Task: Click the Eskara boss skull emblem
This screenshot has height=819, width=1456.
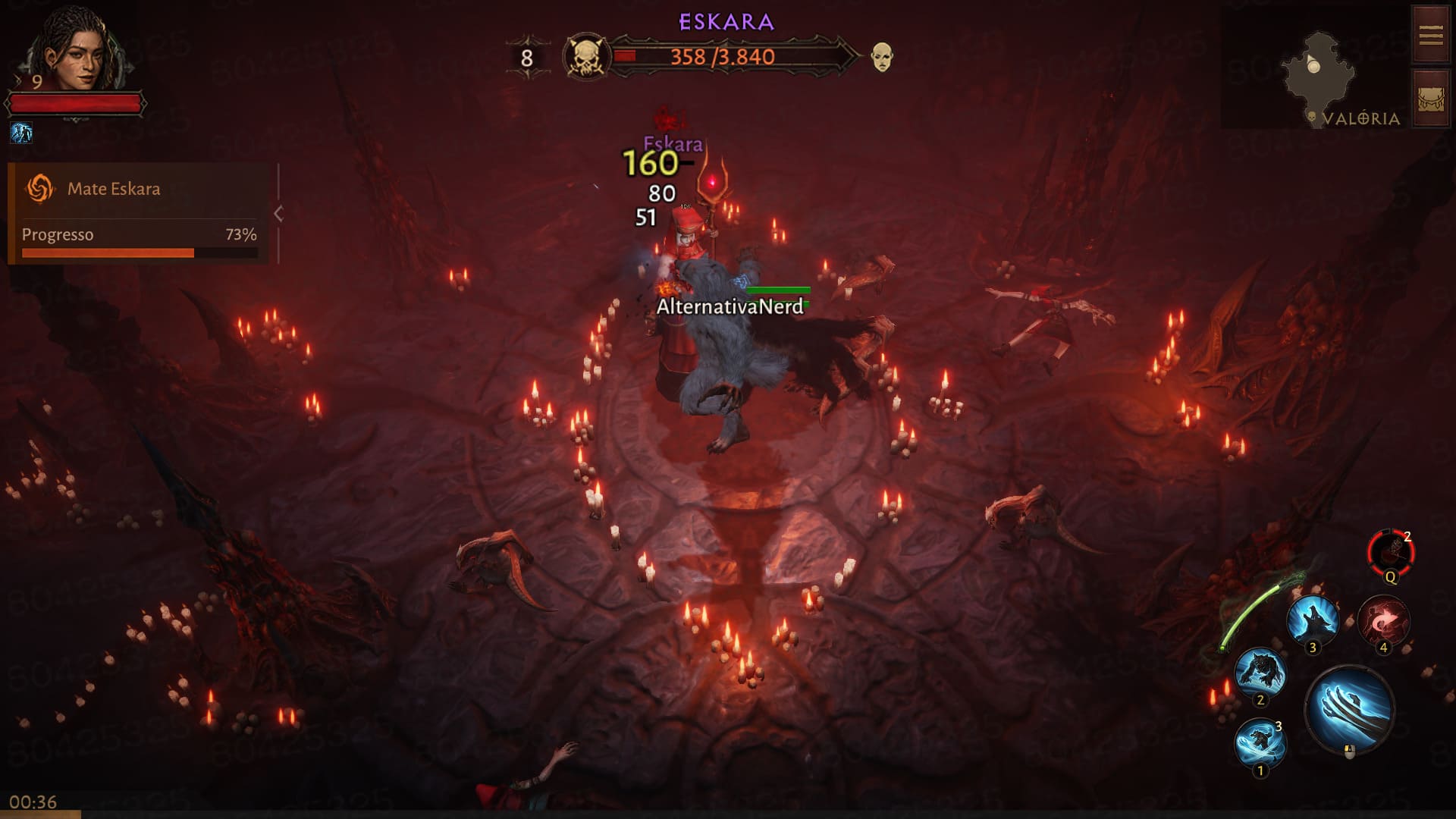Action: [586, 57]
